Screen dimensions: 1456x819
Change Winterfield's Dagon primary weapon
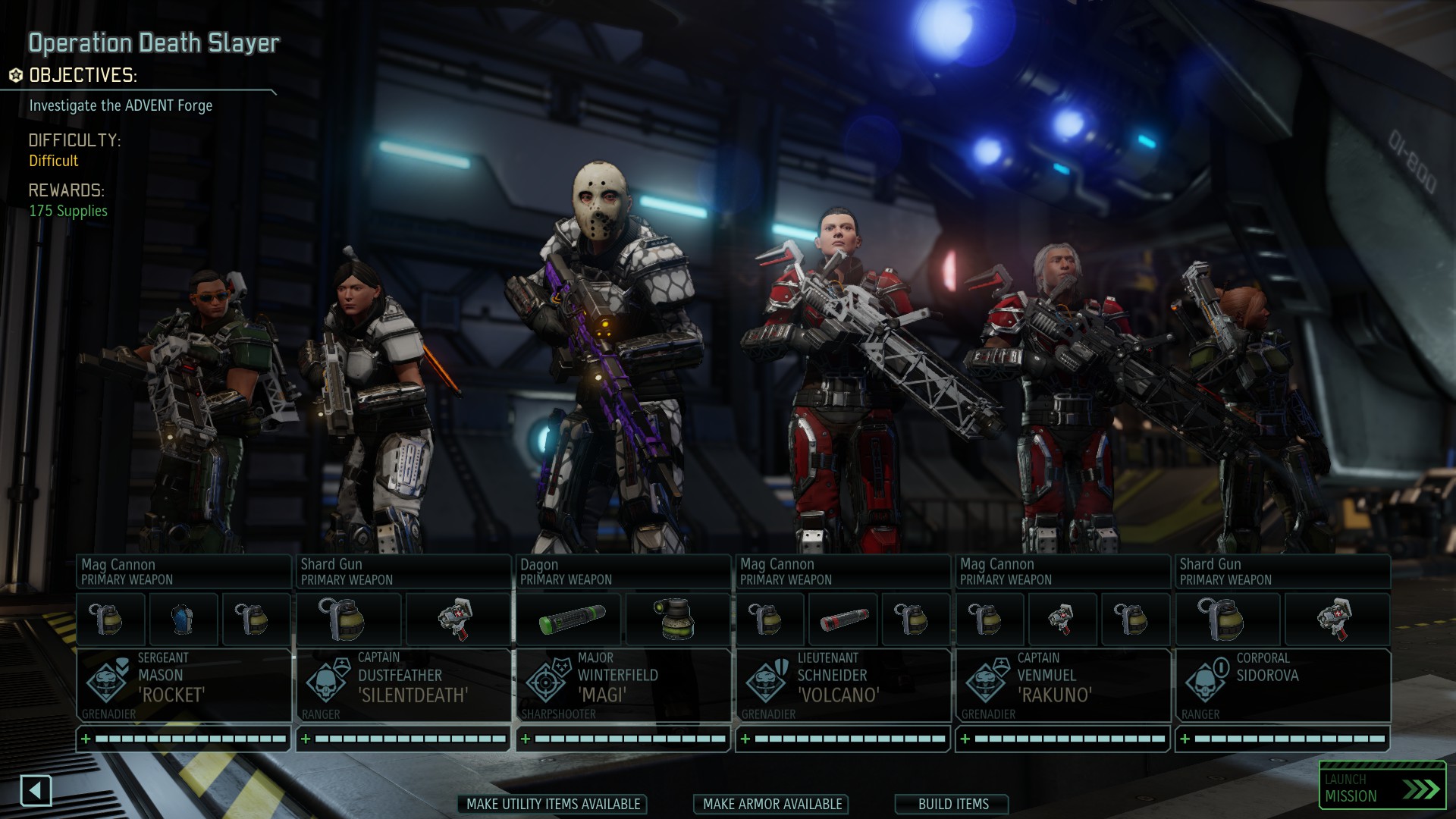(623, 572)
